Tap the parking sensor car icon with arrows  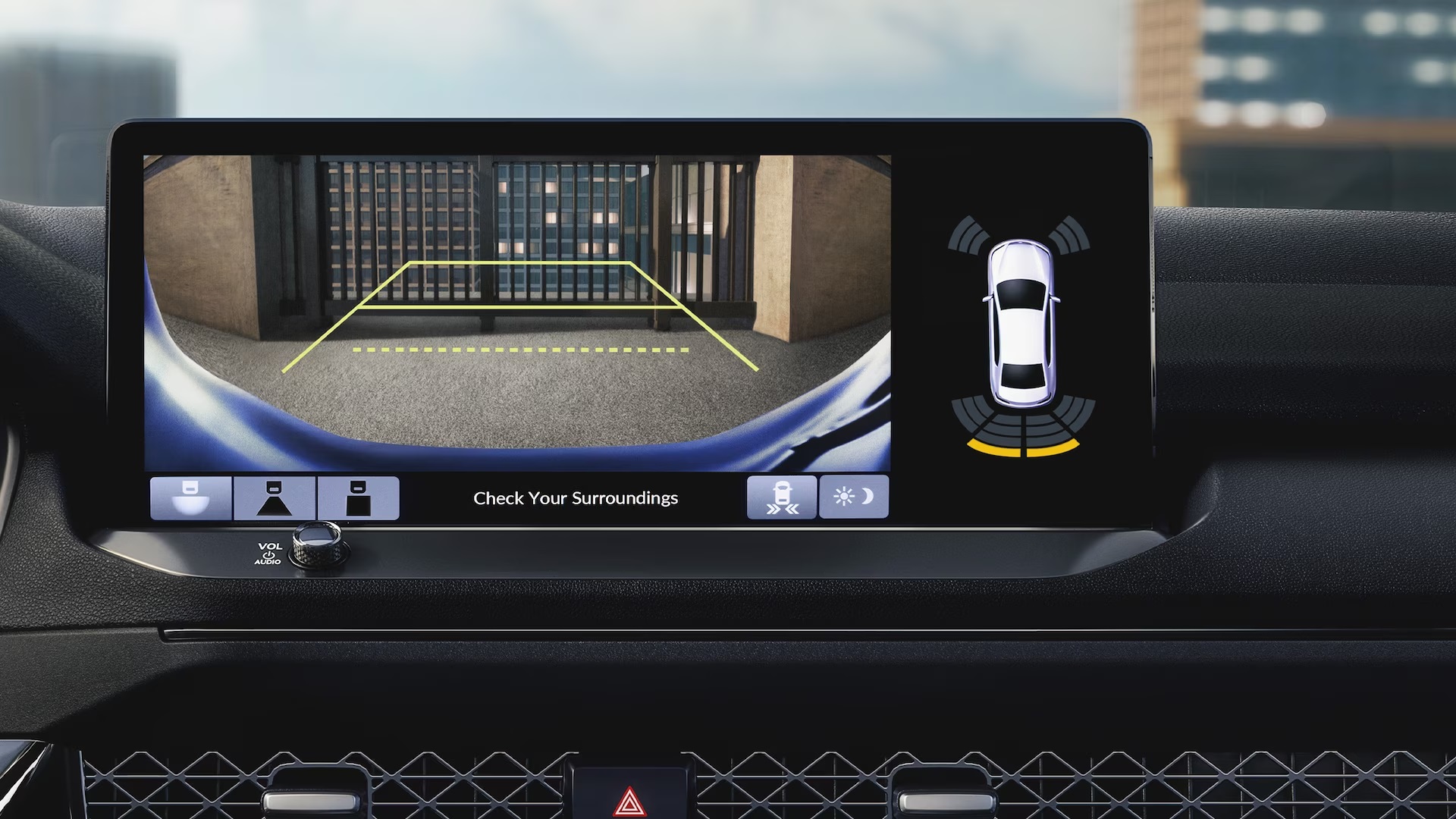pyautogui.click(x=782, y=497)
